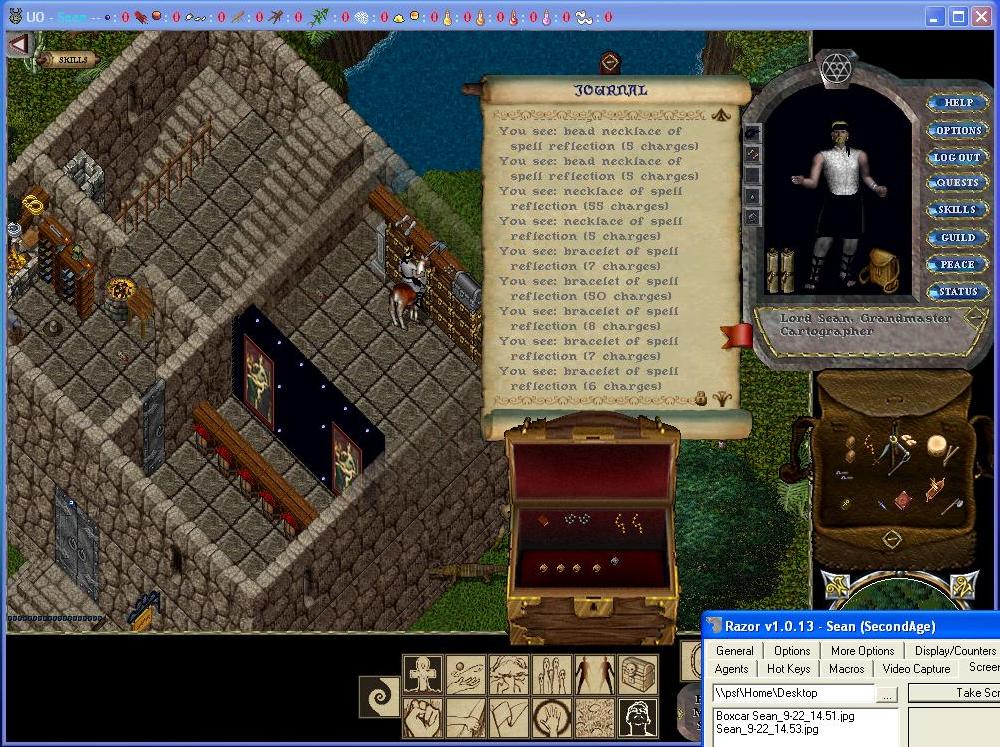The height and width of the screenshot is (747, 1000).
Task: Show the Quests window
Action: 957,183
